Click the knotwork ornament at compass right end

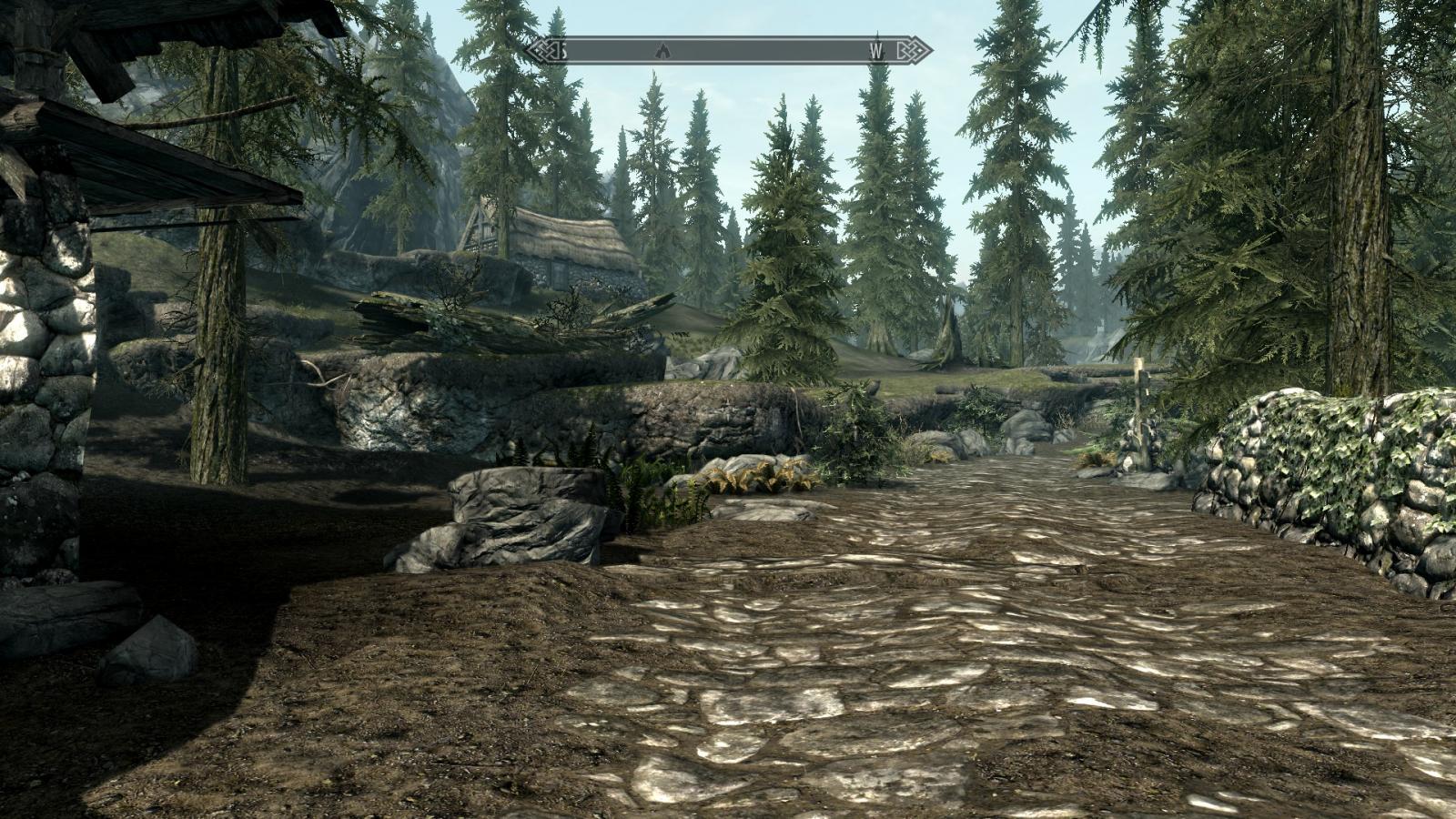point(911,52)
